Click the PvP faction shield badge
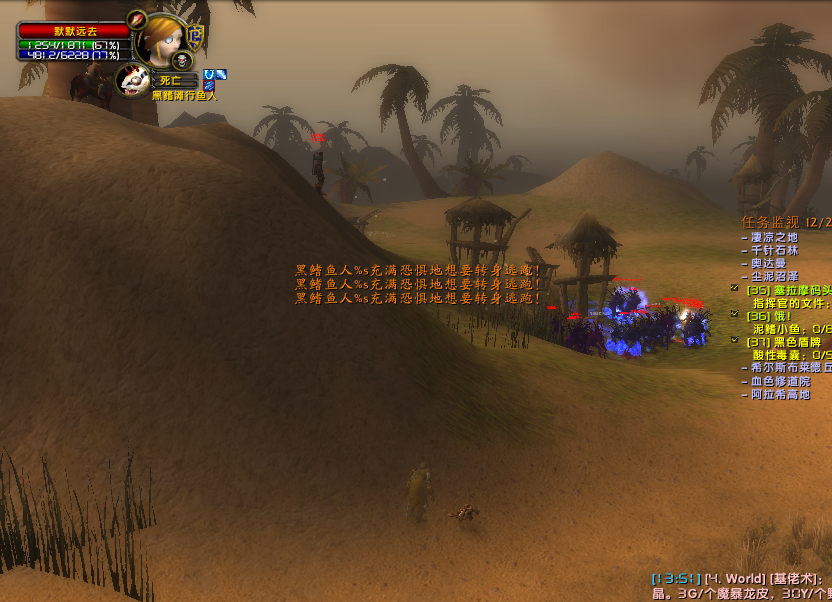This screenshot has width=832, height=602. point(196,37)
